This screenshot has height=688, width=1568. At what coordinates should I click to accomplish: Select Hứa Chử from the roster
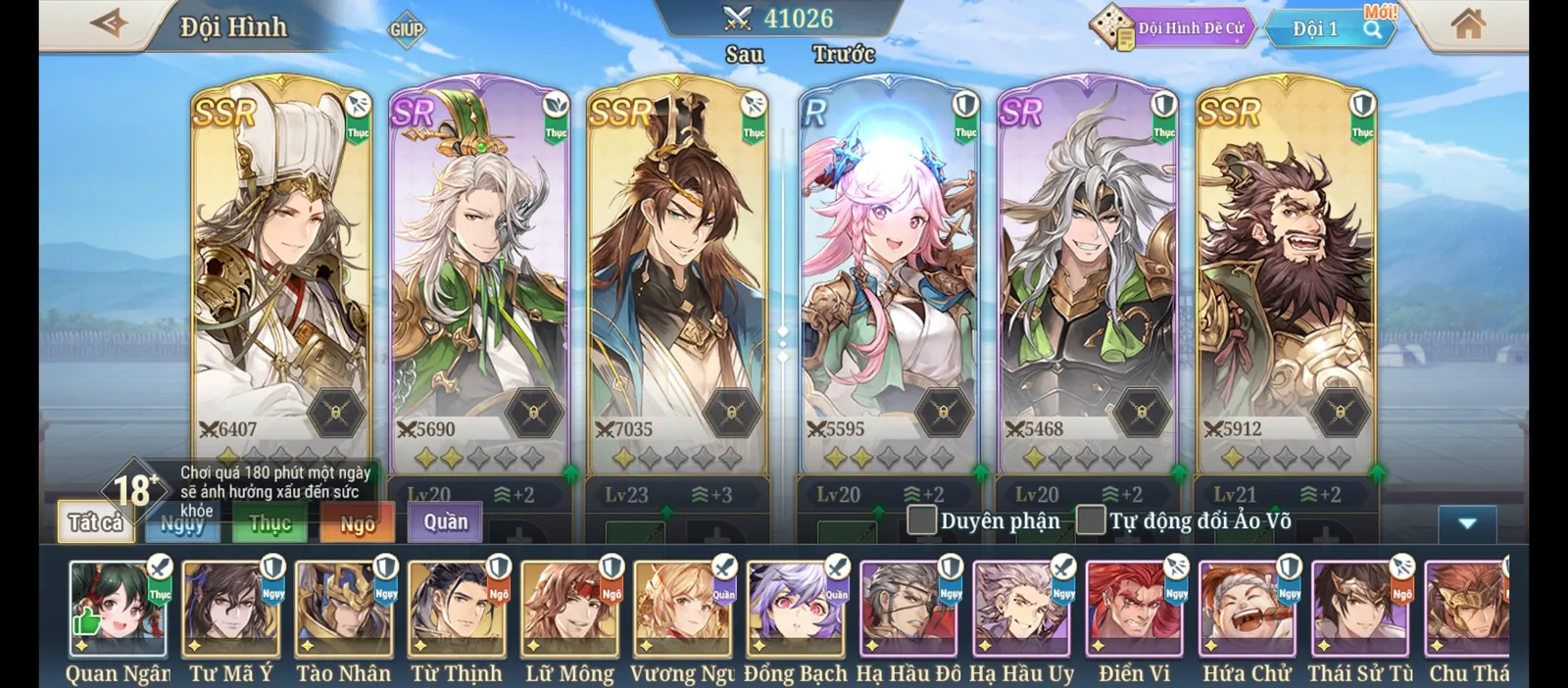(x=1247, y=610)
